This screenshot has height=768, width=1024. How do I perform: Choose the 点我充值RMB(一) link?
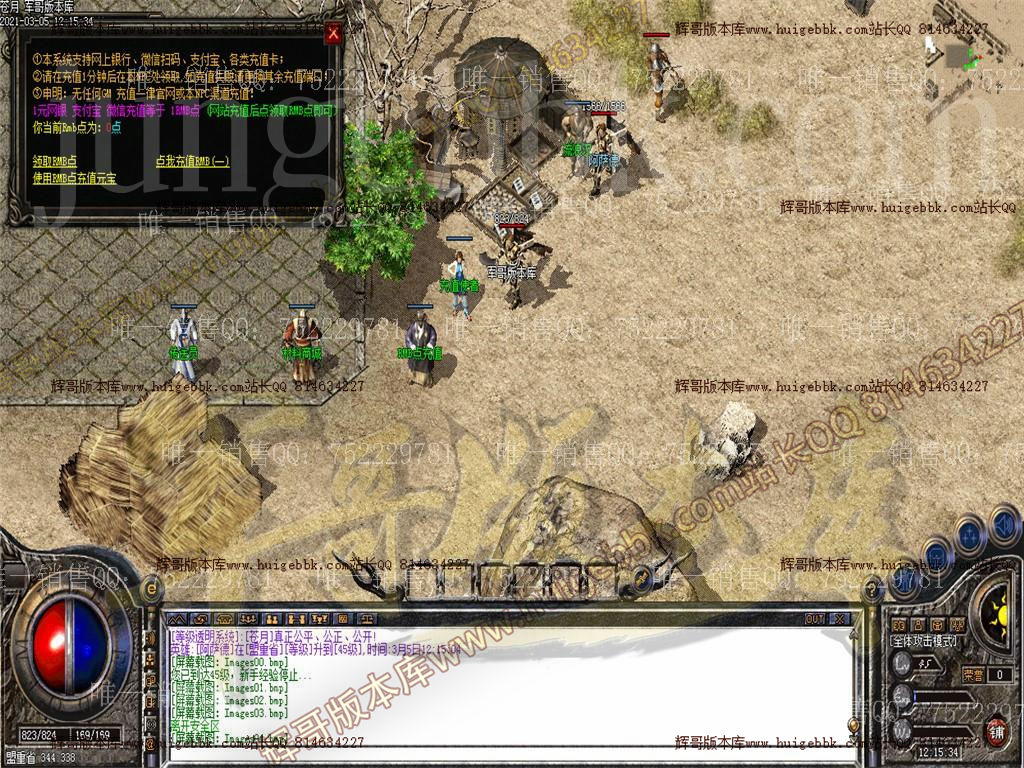click(x=192, y=161)
